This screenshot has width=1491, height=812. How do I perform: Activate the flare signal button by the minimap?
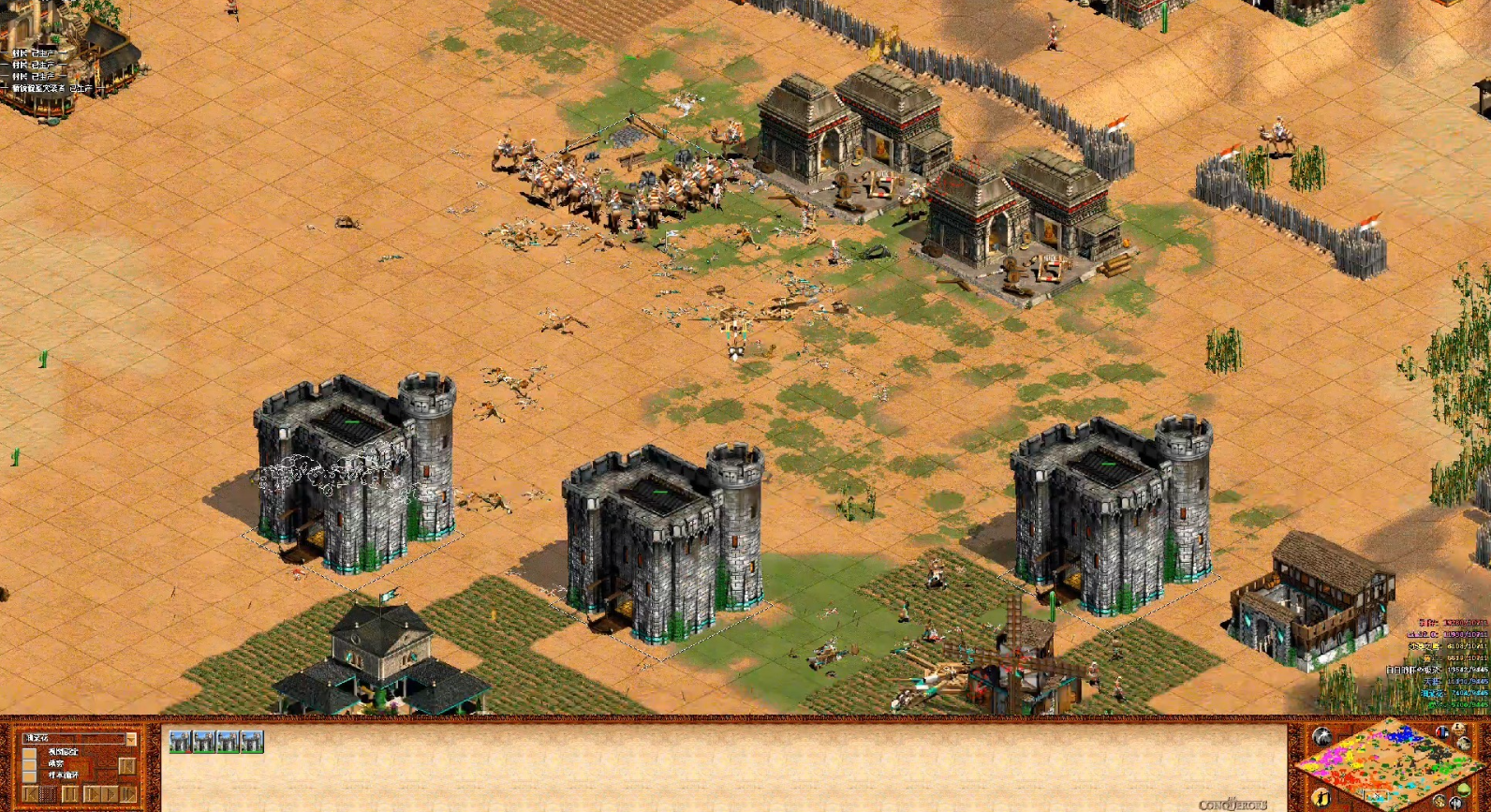1321,736
